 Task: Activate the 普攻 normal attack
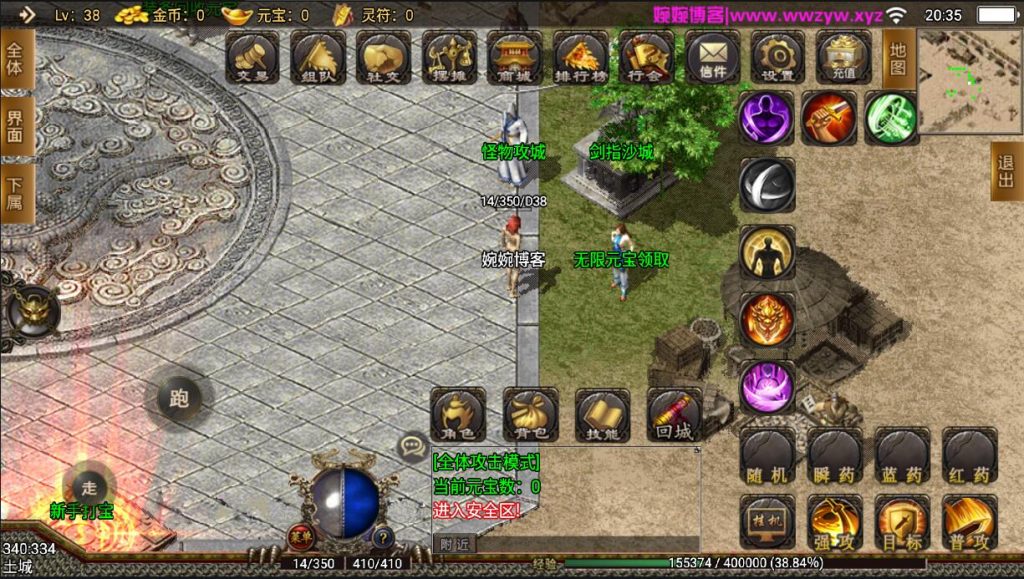pyautogui.click(x=969, y=522)
